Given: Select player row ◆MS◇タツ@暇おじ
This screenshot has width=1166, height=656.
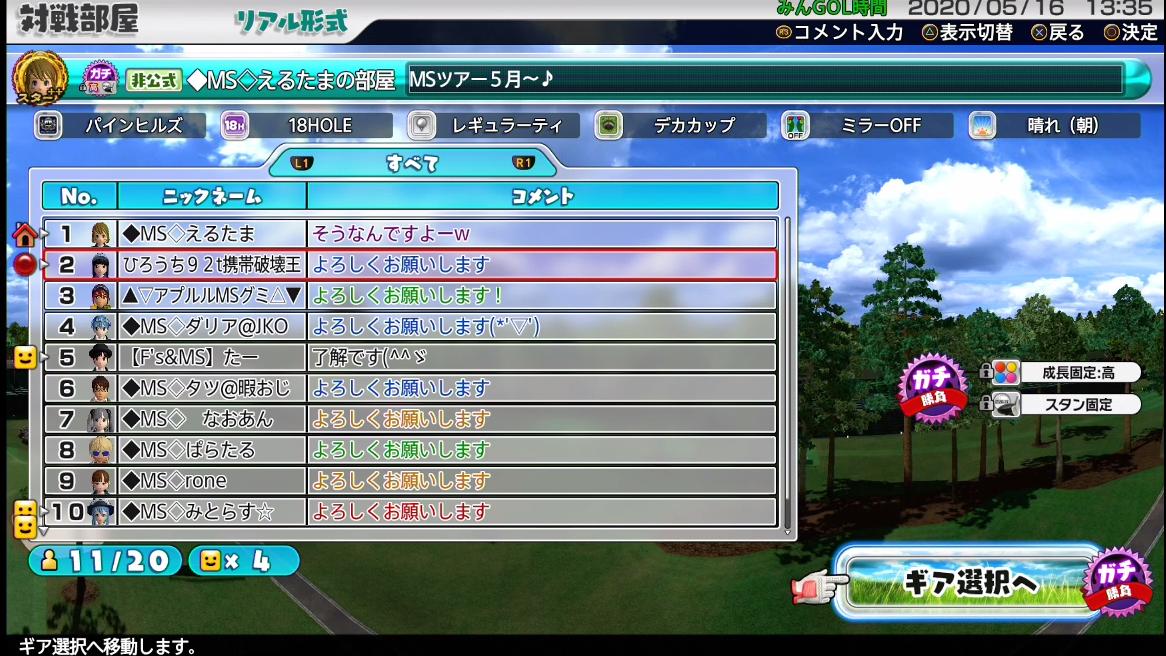Looking at the screenshot, I should [x=410, y=388].
